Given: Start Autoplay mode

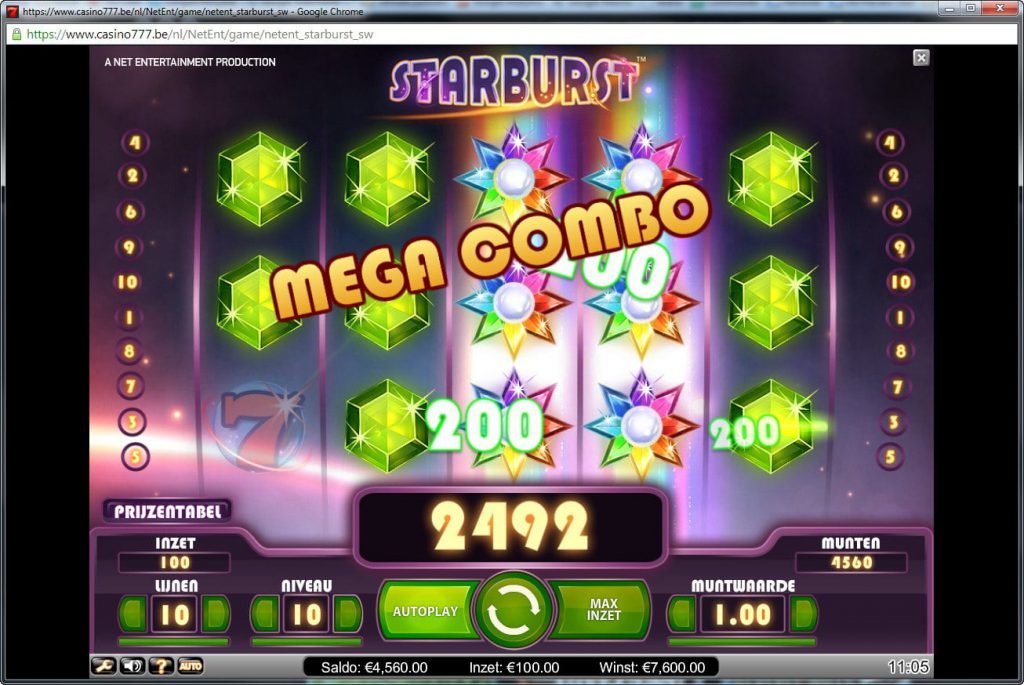Looking at the screenshot, I should 425,611.
